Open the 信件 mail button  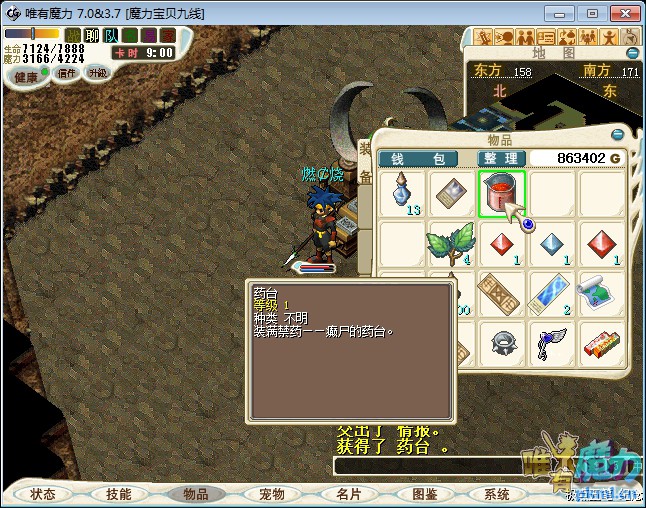67,73
